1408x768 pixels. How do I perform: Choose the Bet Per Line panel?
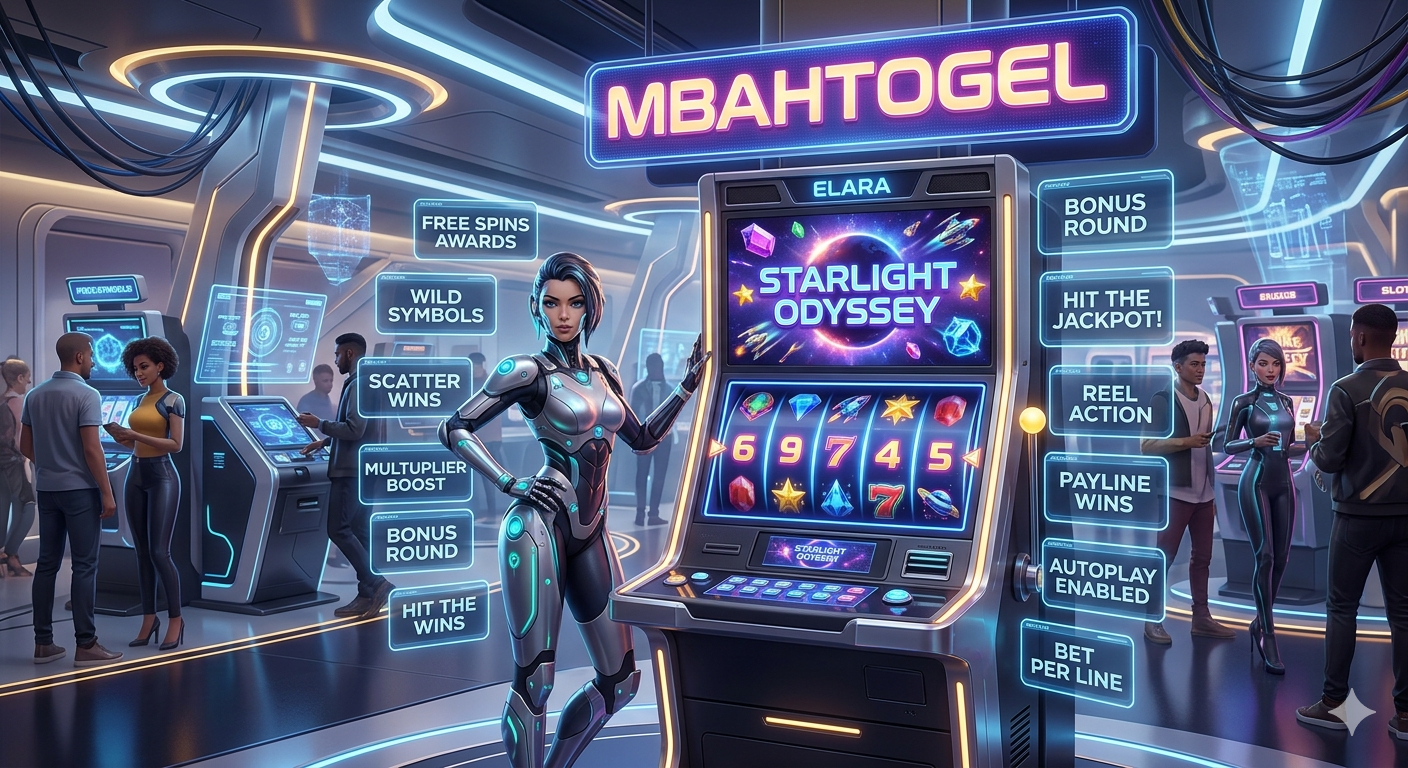click(1077, 665)
